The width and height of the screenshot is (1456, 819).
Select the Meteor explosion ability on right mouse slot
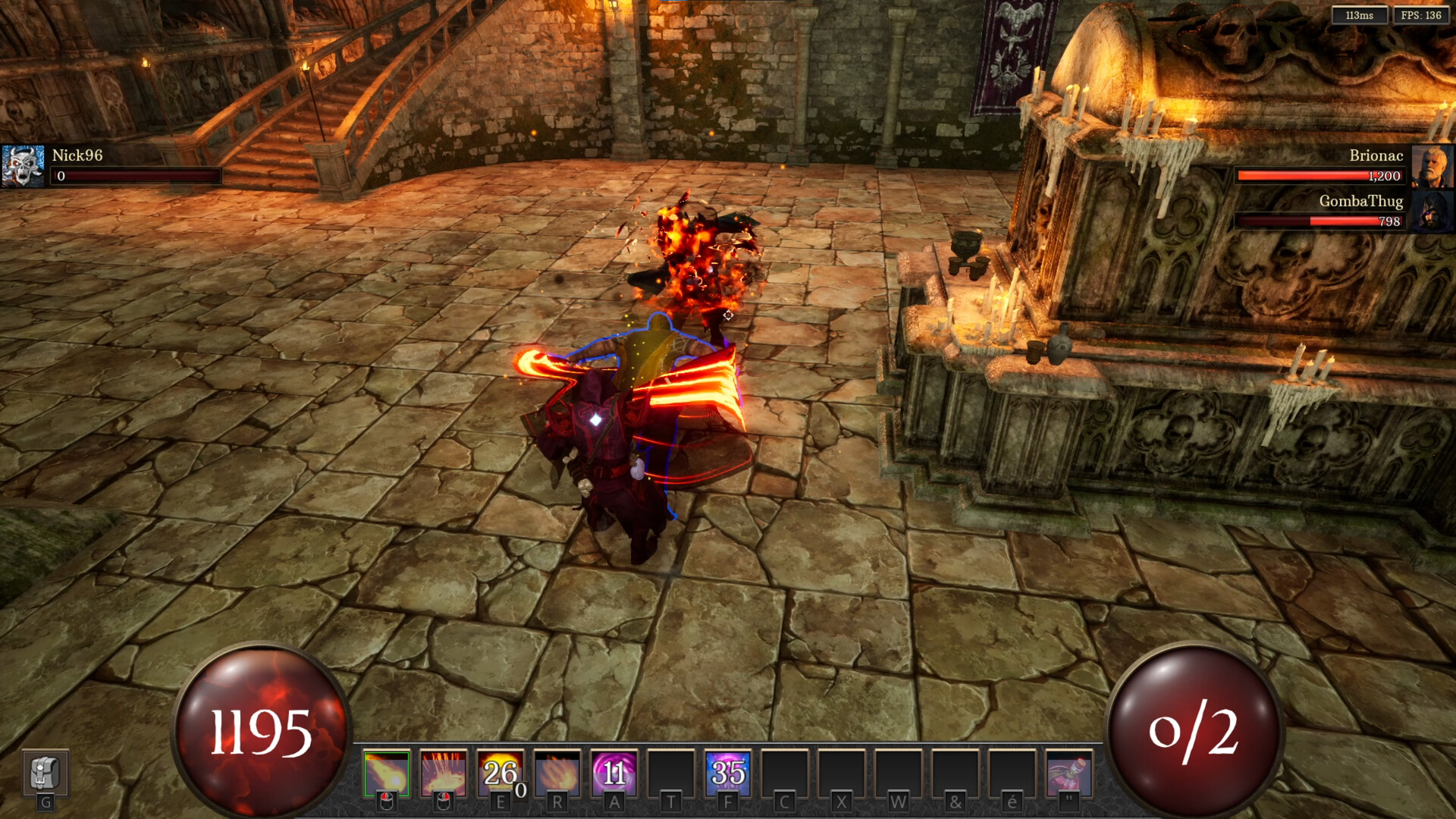click(x=444, y=773)
